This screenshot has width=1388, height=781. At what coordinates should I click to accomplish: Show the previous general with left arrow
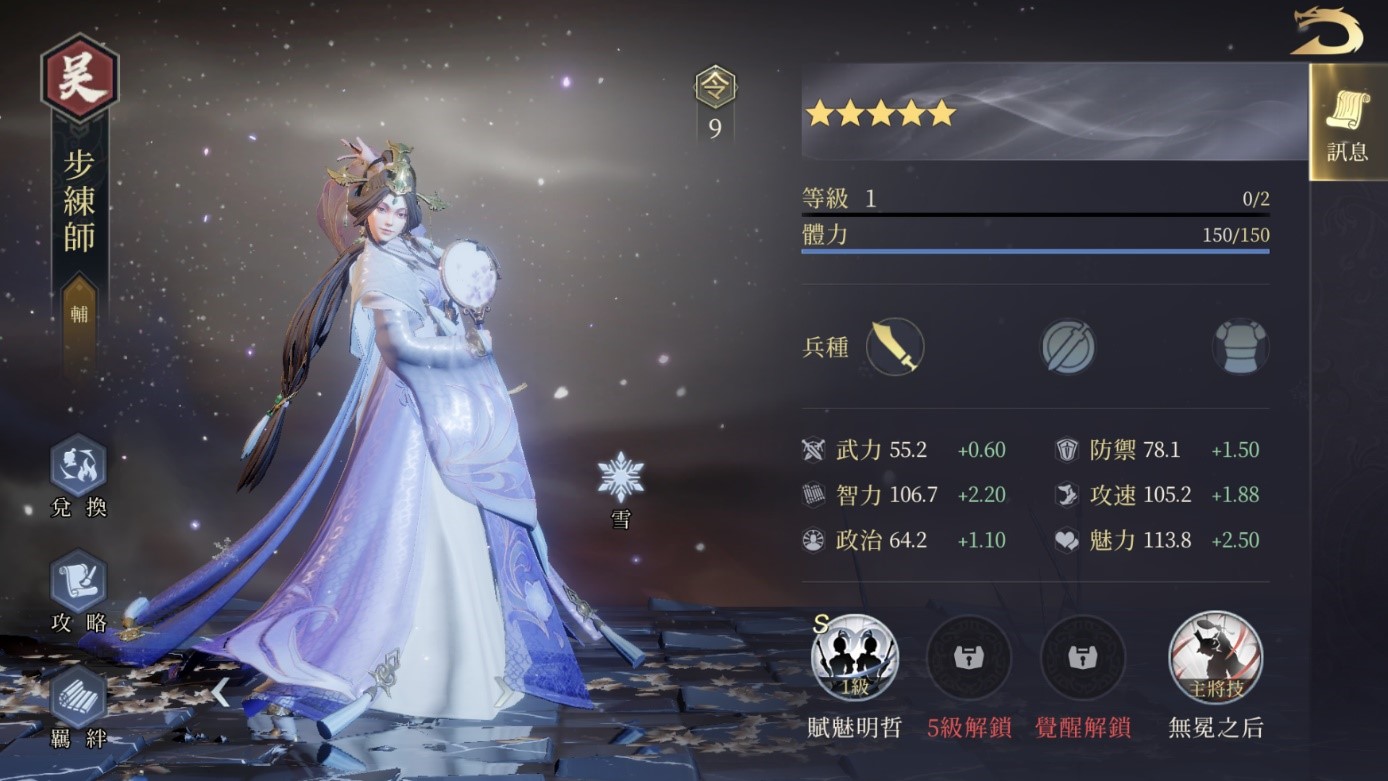pos(220,692)
